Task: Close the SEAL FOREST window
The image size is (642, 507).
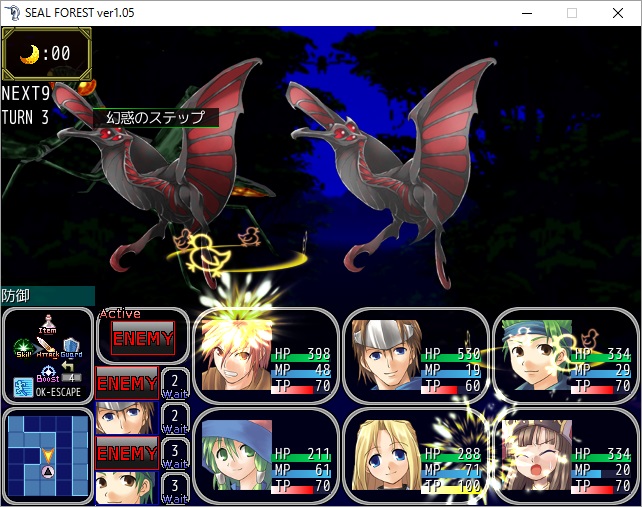Action: click(x=618, y=13)
